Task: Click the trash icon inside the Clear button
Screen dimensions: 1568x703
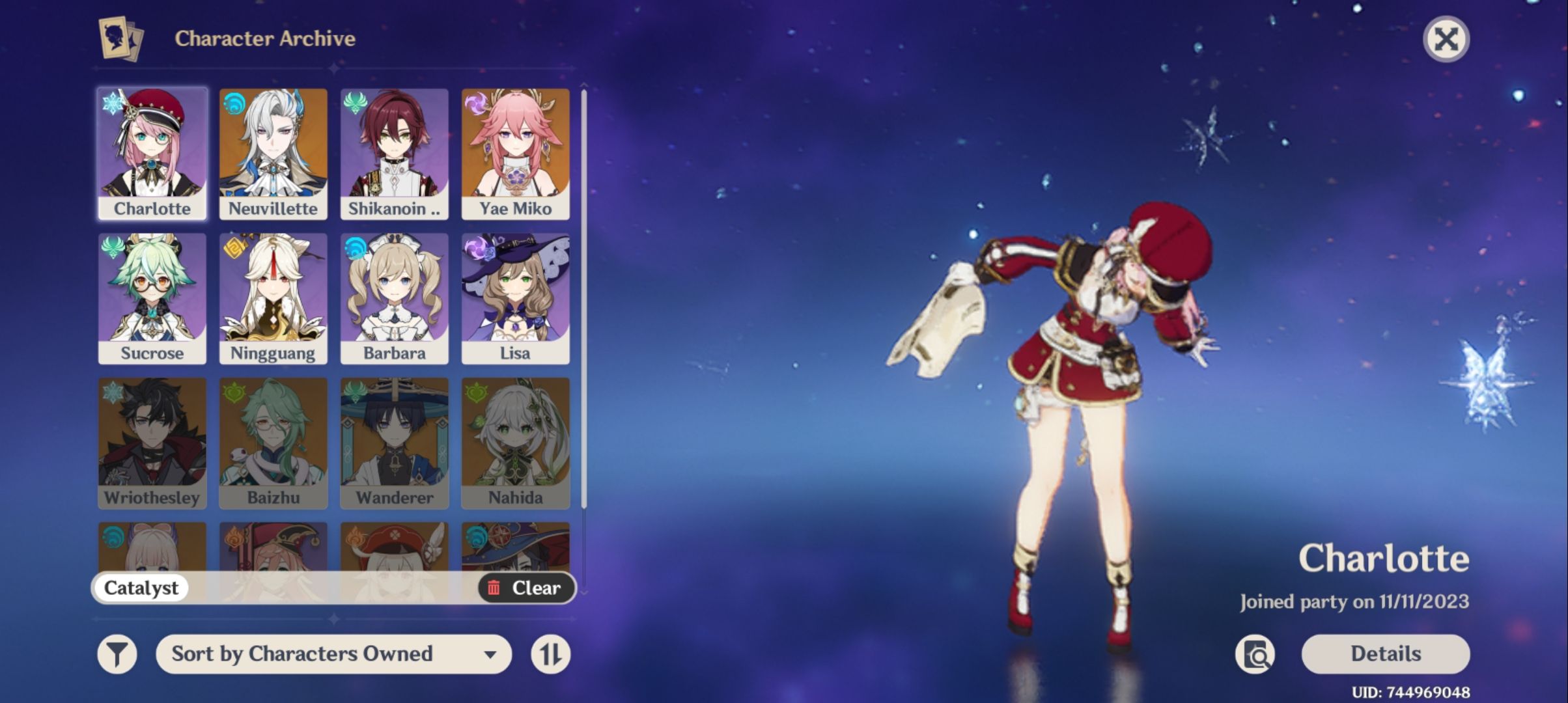Action: tap(494, 588)
